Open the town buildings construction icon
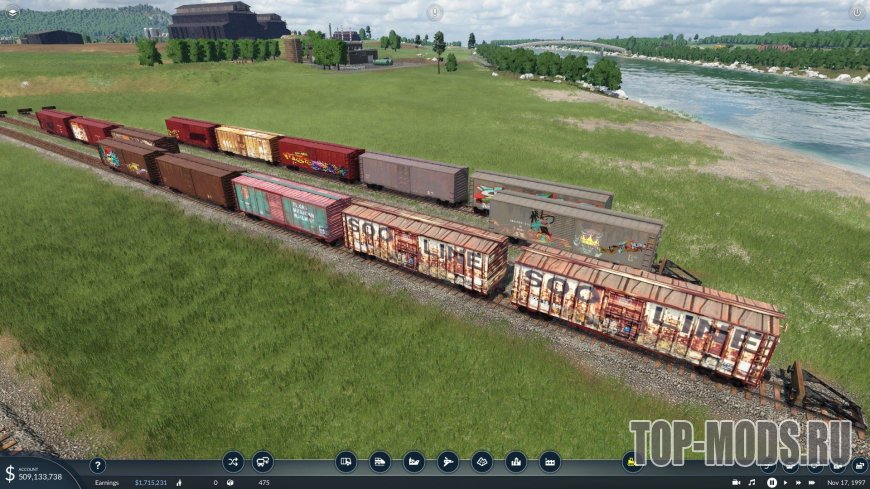870x489 pixels. [516, 462]
